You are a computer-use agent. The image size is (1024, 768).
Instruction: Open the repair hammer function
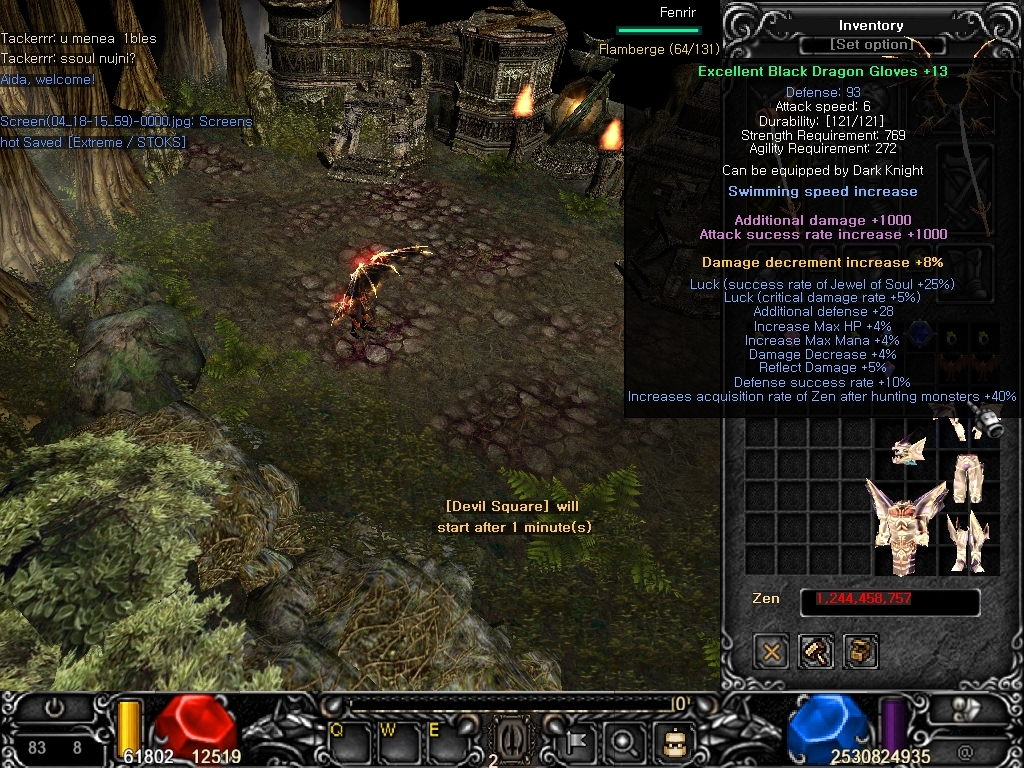tap(816, 652)
